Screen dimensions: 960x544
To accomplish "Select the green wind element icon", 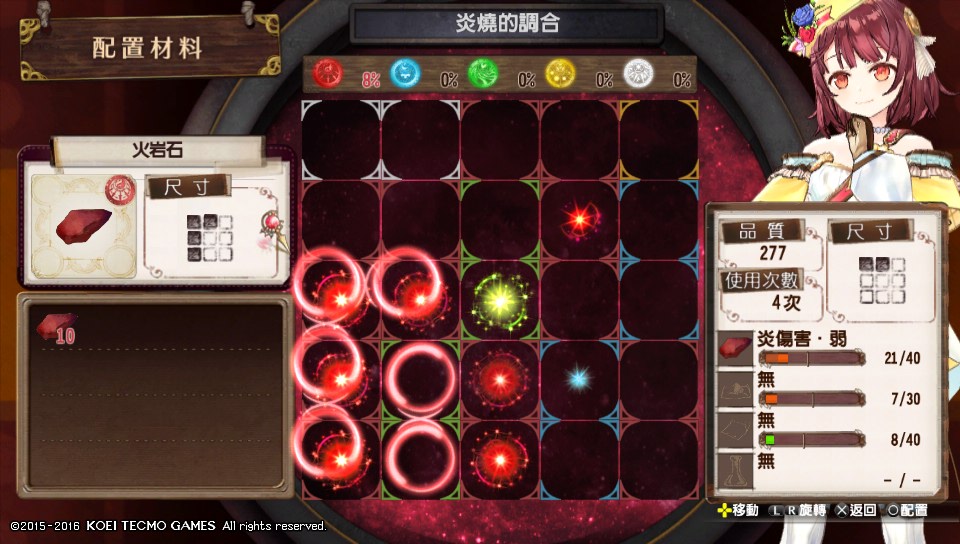I will (x=482, y=73).
